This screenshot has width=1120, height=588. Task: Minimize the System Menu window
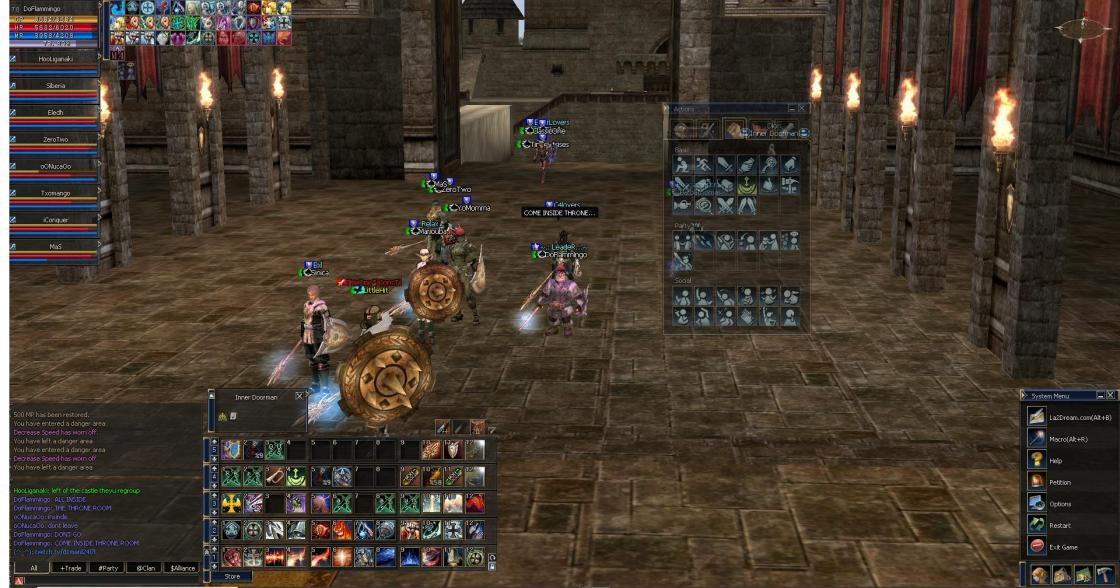click(1100, 395)
